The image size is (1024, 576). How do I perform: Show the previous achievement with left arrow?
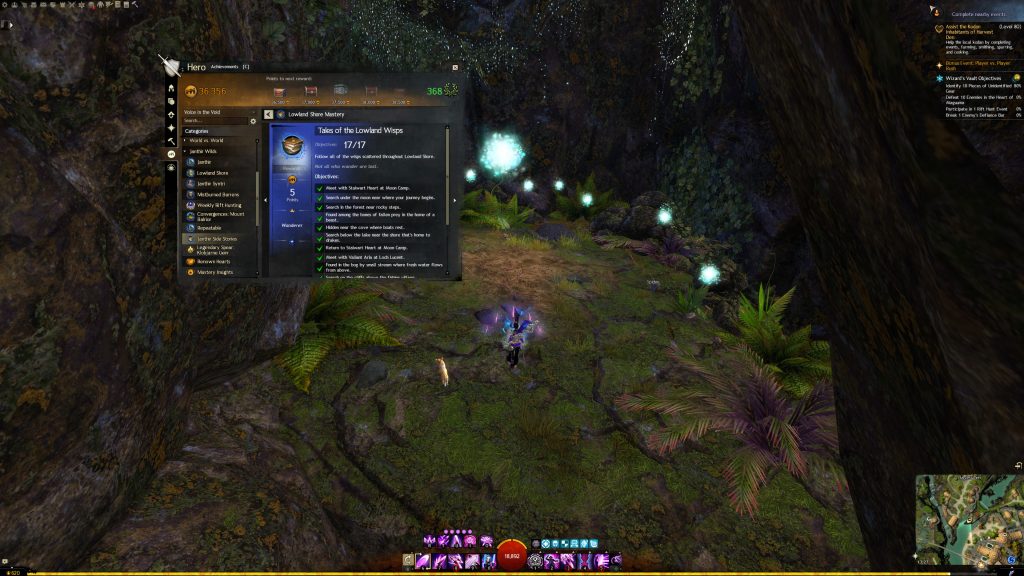click(x=265, y=200)
